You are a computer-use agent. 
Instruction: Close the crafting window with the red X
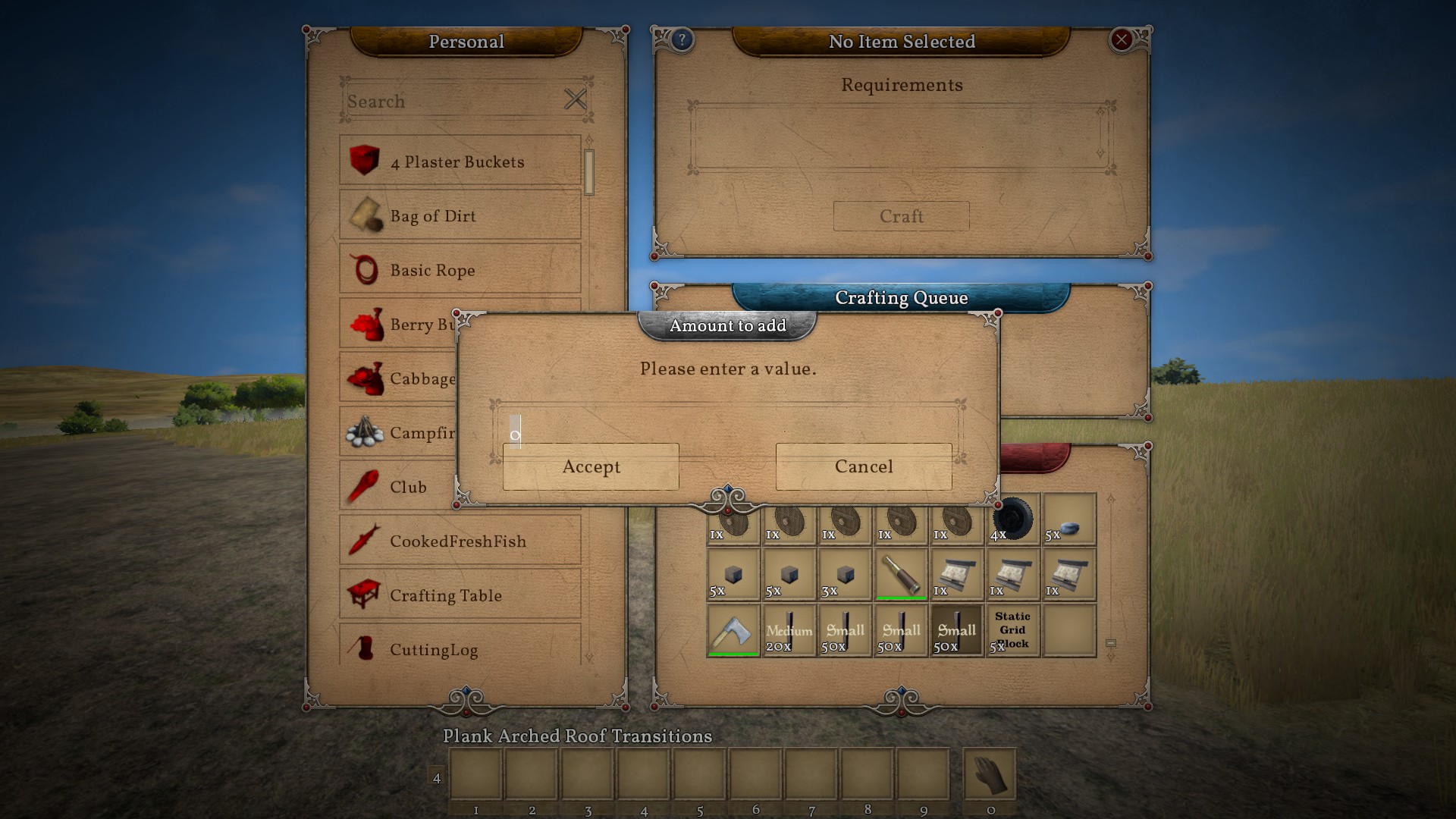click(1121, 40)
